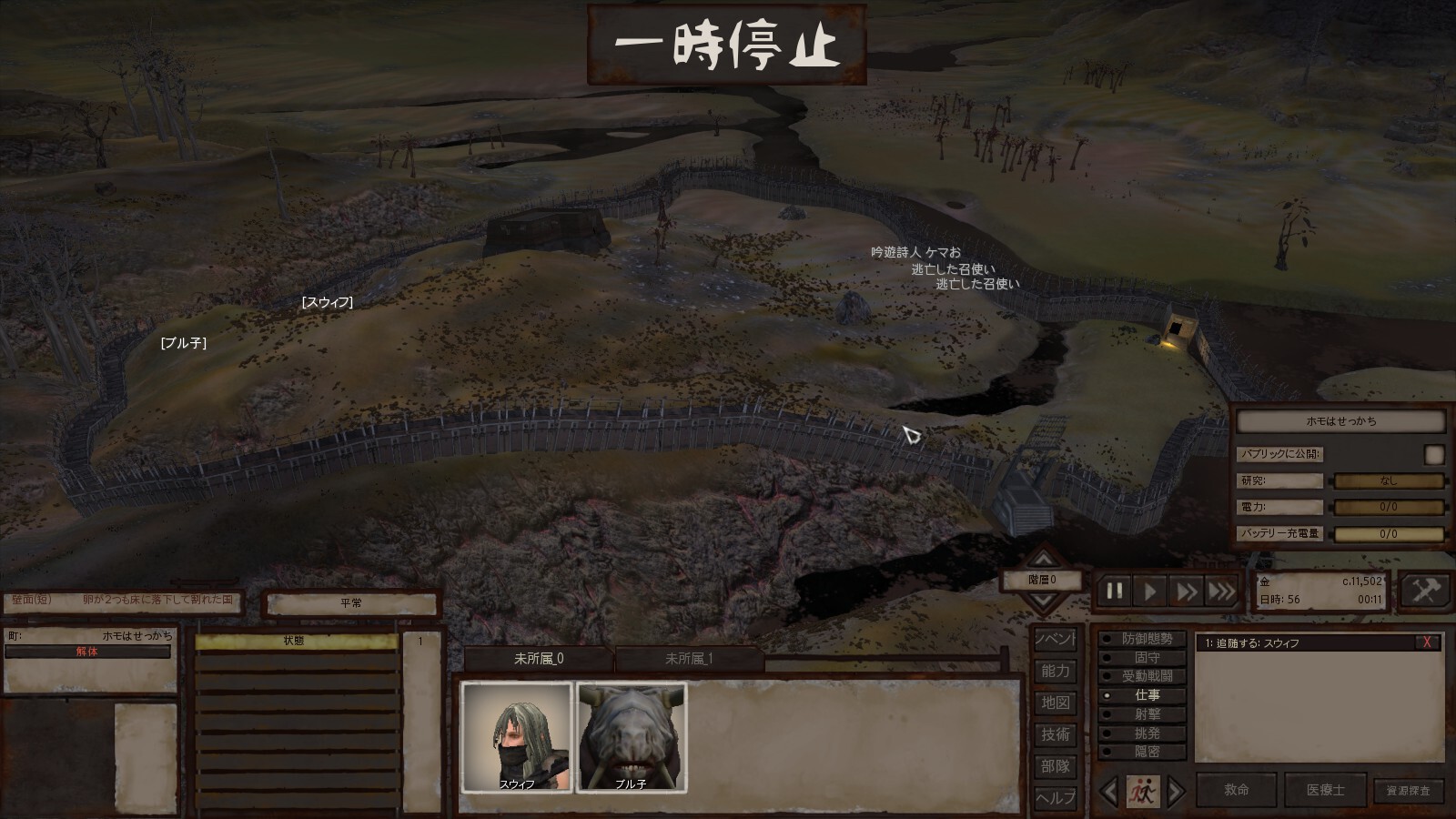
Task: Open the 地図 map panel
Action: pos(1056,703)
